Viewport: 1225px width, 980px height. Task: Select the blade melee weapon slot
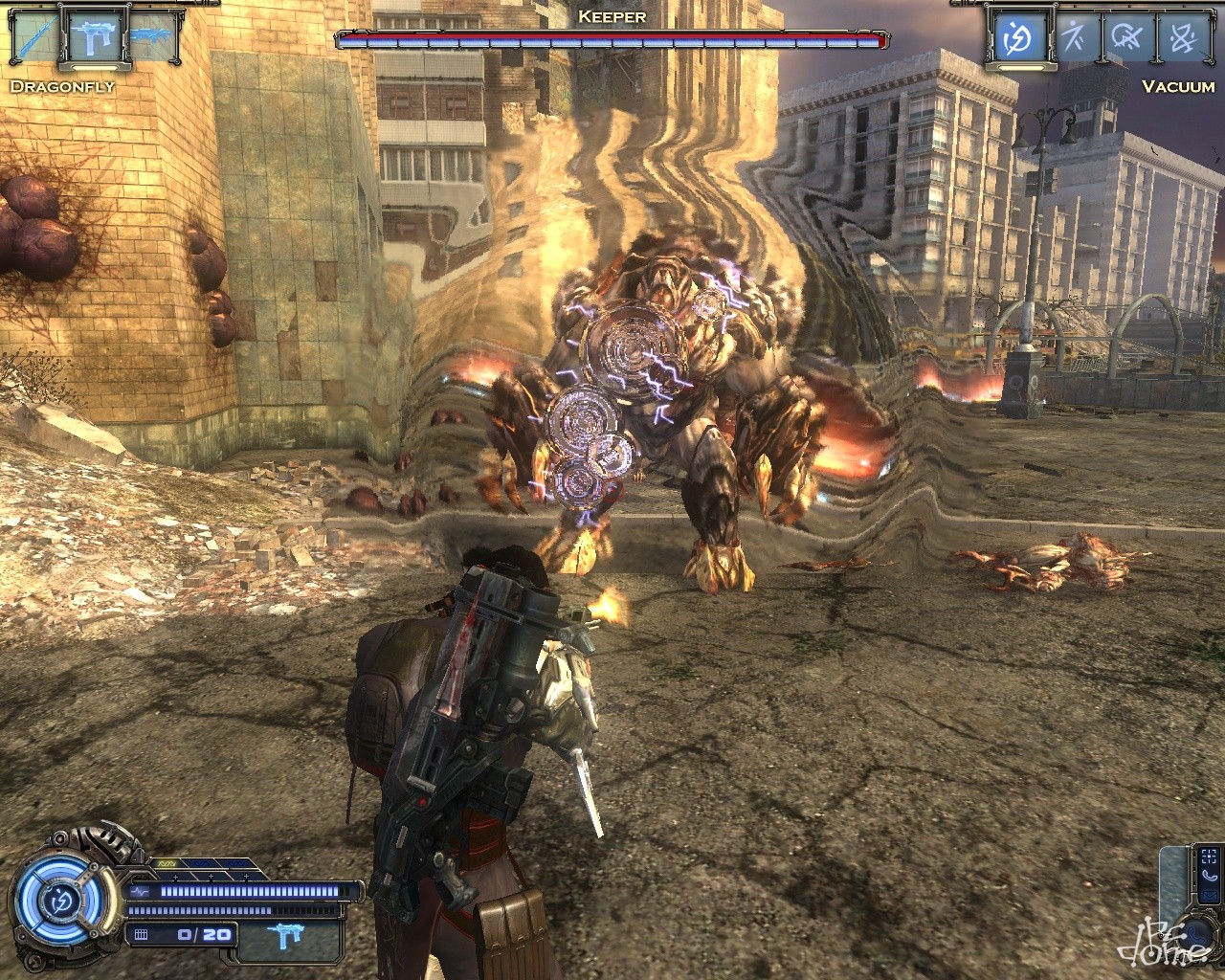[x=33, y=38]
